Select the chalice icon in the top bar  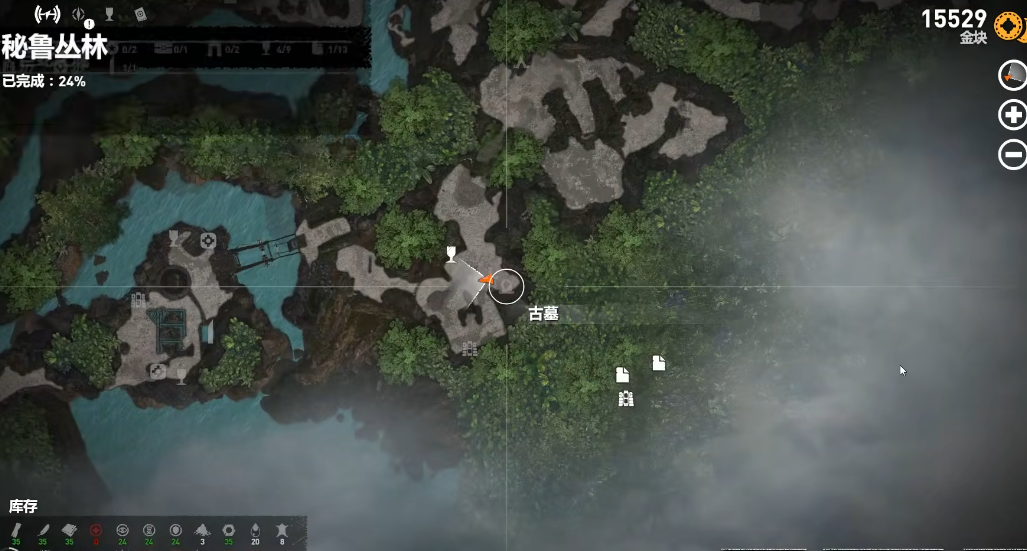click(x=110, y=15)
